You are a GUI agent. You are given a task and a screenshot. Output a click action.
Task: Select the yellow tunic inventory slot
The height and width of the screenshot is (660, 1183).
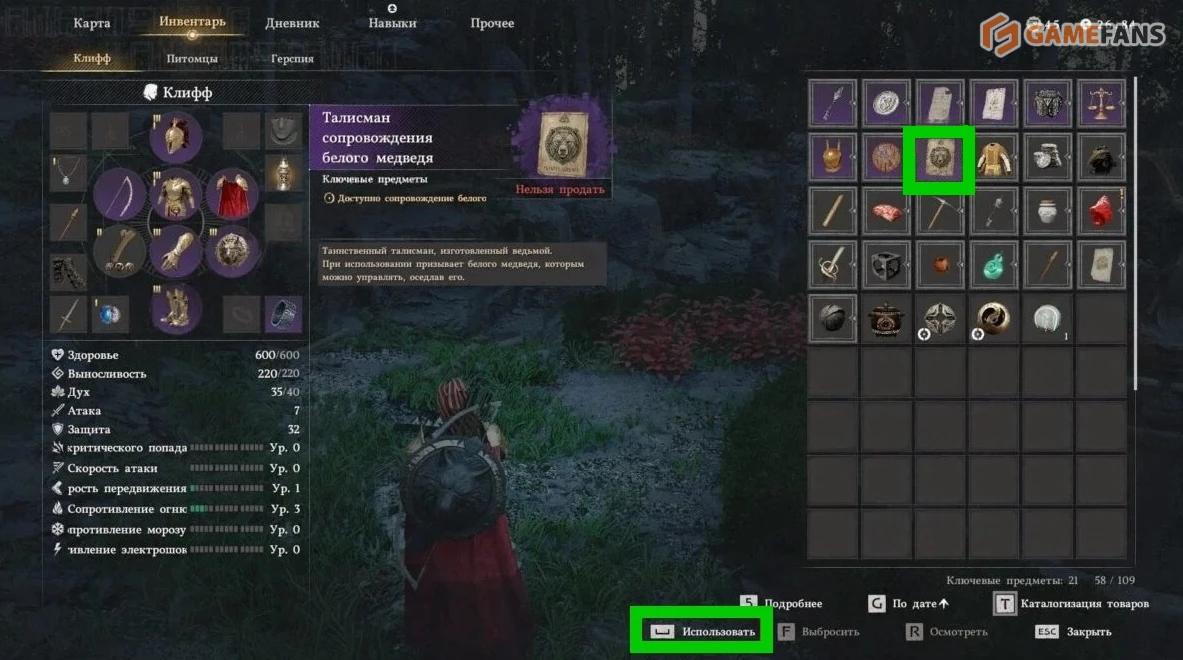pyautogui.click(x=993, y=159)
